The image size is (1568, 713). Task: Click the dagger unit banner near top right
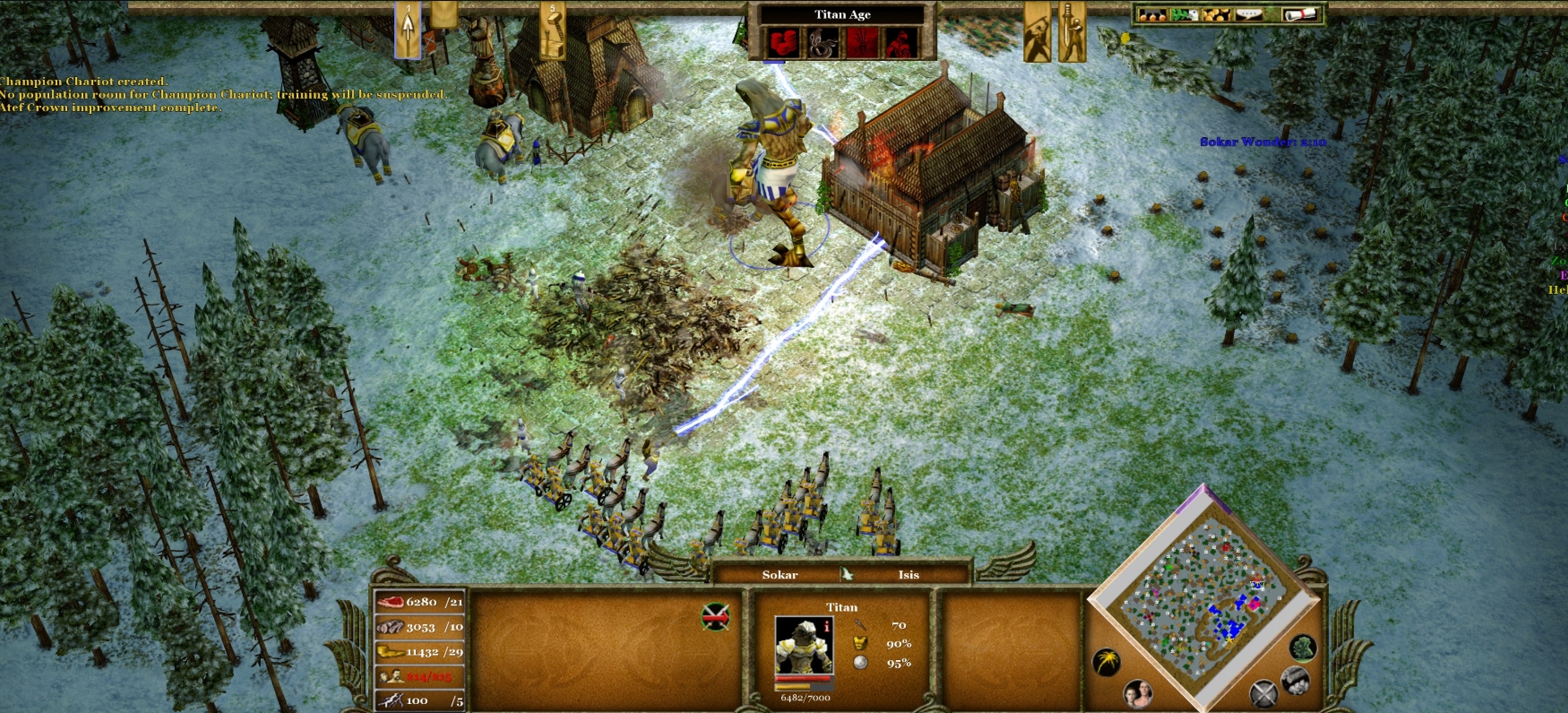pos(1073,31)
